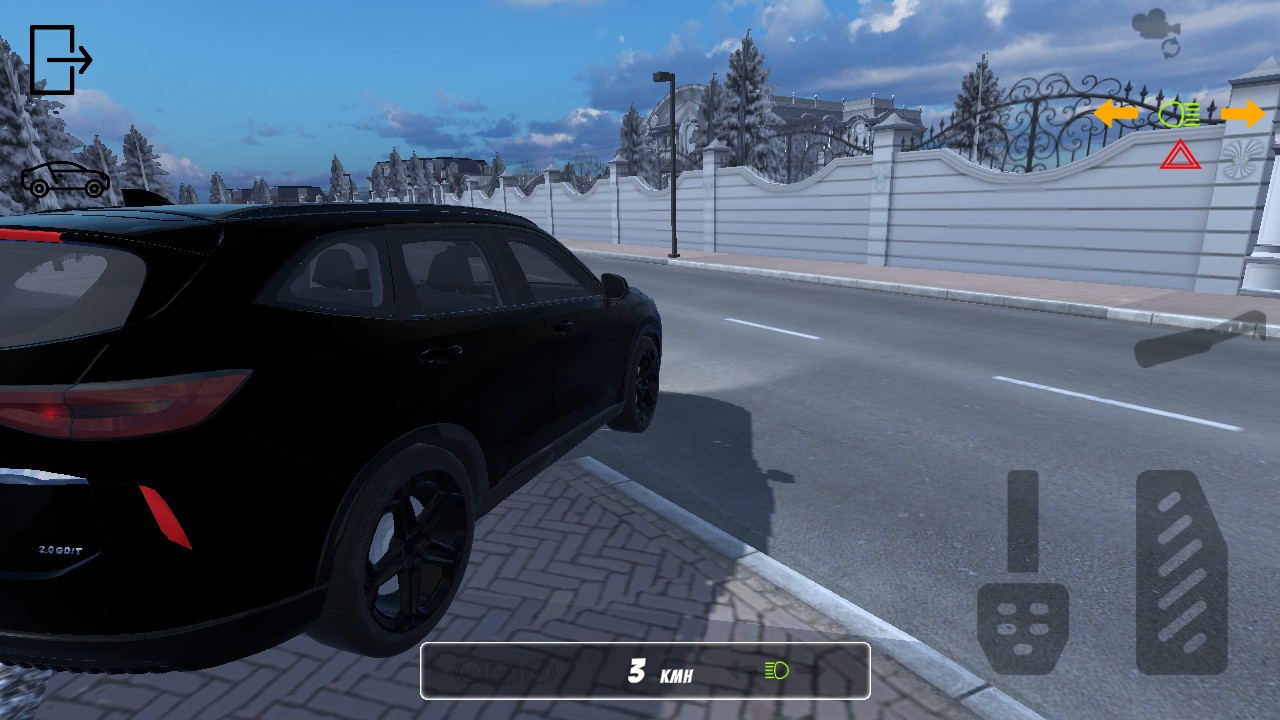Switch the camera view

pyautogui.click(x=1156, y=33)
